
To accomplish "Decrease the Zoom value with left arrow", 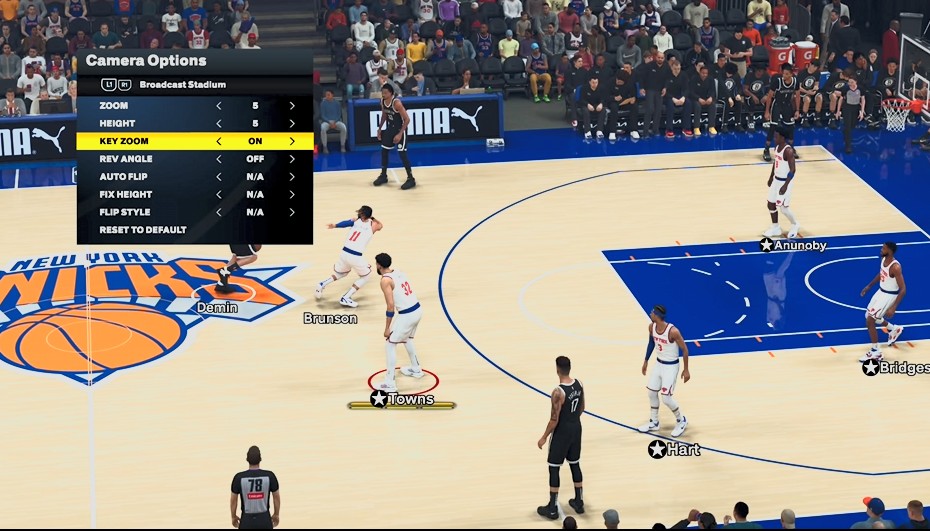I will pyautogui.click(x=219, y=105).
